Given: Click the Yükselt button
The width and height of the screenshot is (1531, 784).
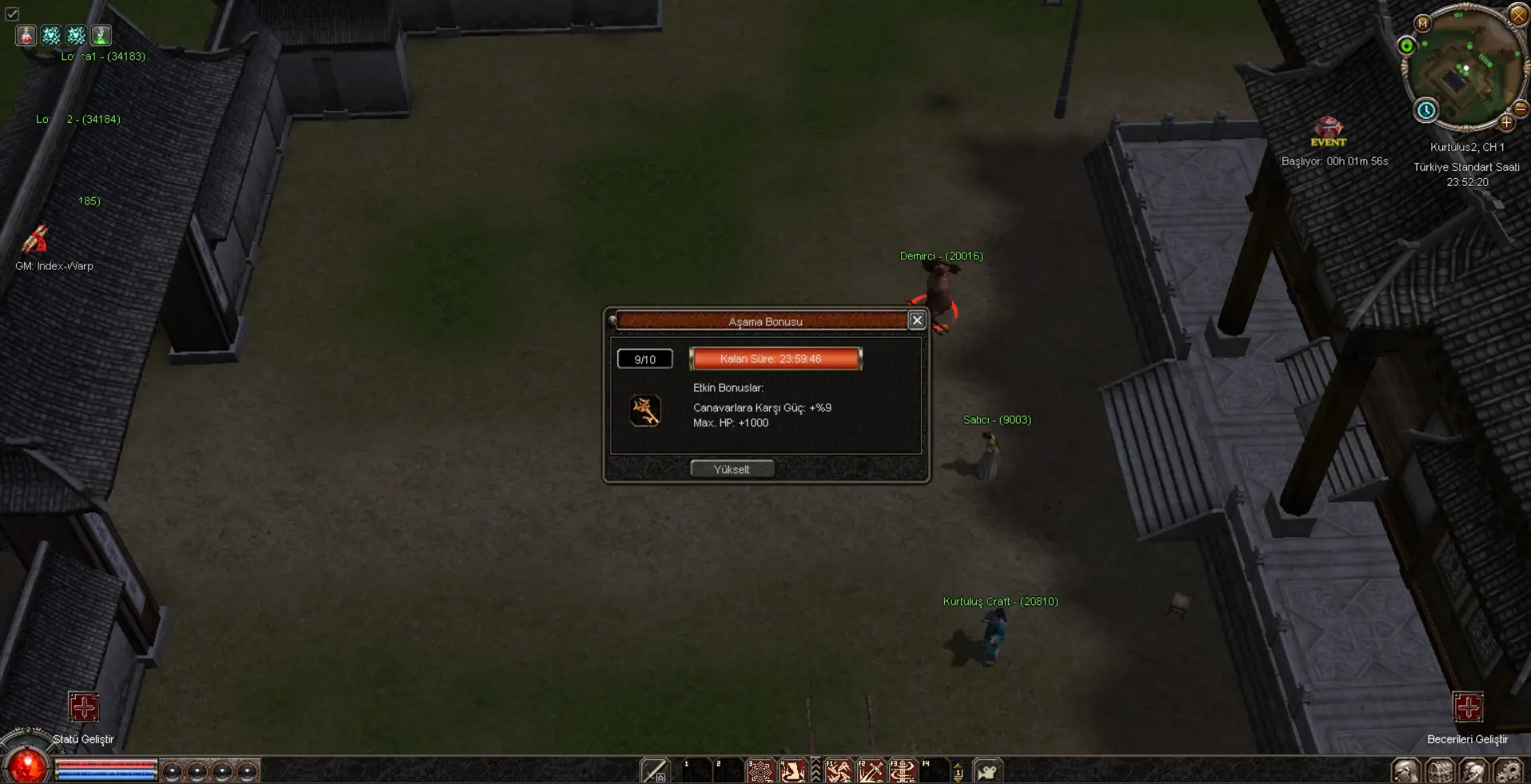Looking at the screenshot, I should [732, 469].
